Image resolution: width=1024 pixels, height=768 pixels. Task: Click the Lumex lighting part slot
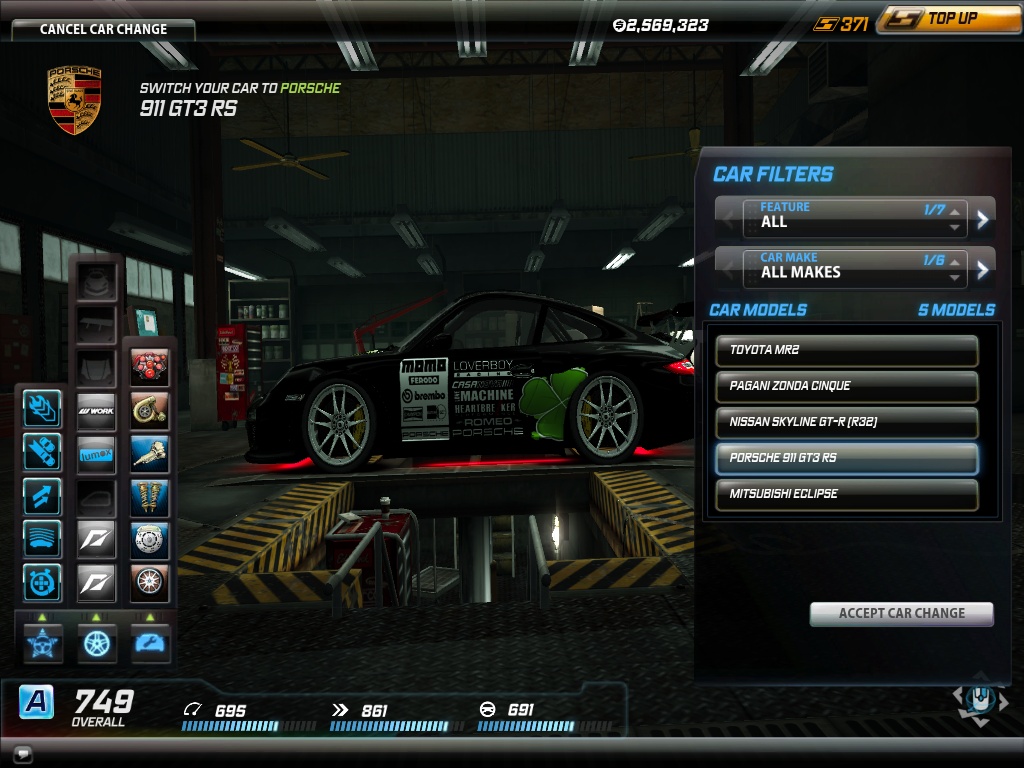(97, 453)
